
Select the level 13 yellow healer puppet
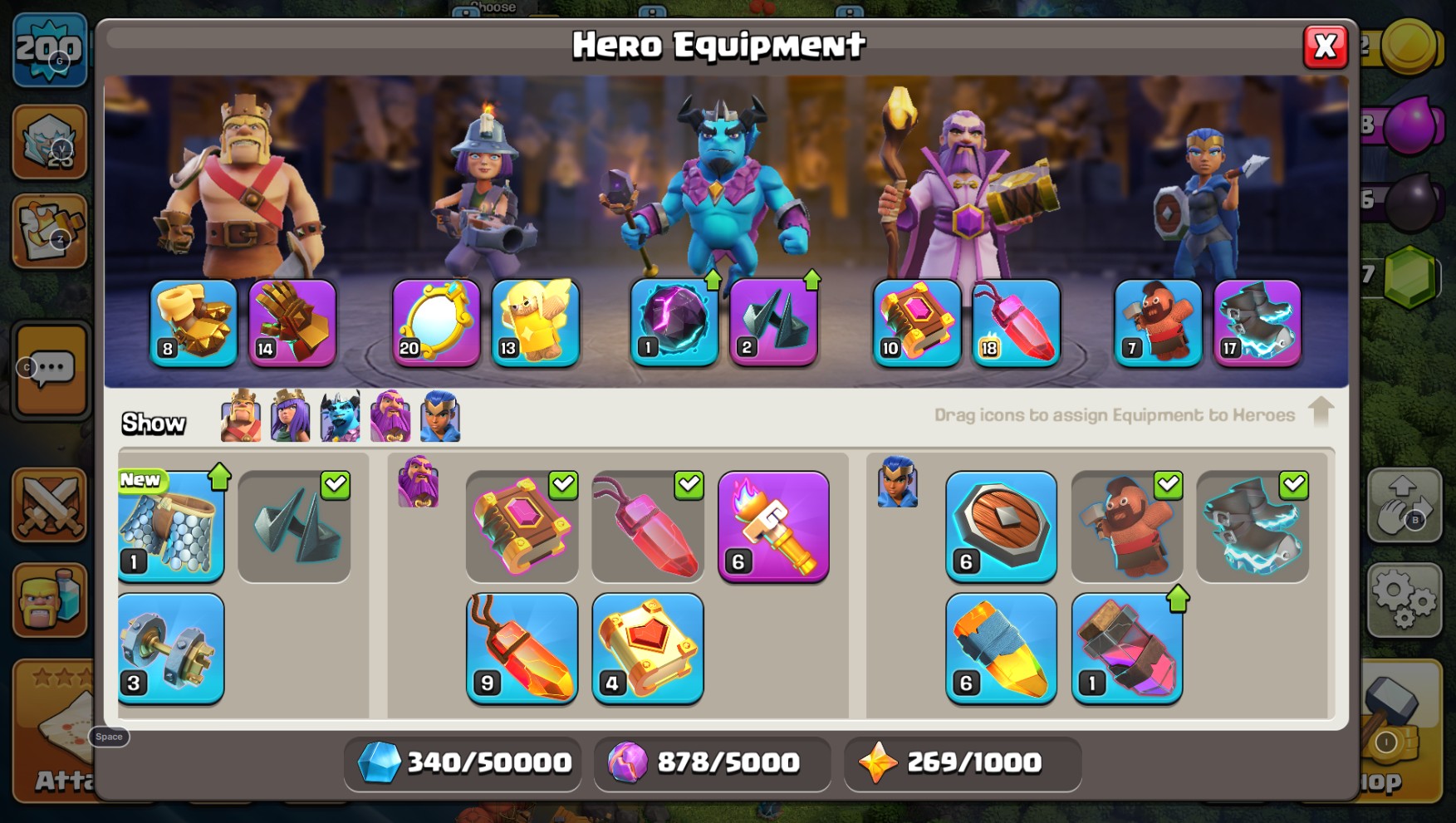pos(535,322)
